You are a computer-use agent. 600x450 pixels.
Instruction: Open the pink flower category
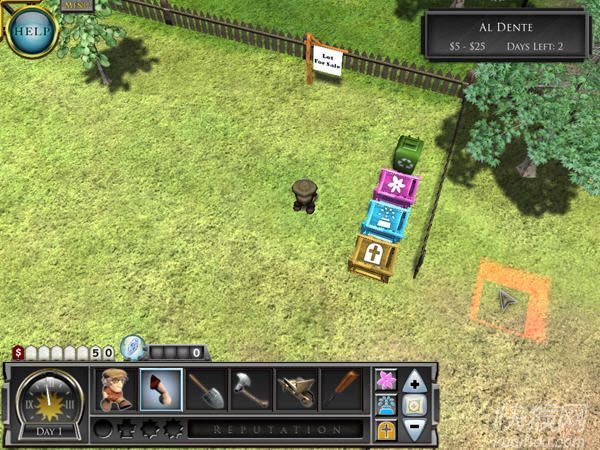click(x=385, y=379)
